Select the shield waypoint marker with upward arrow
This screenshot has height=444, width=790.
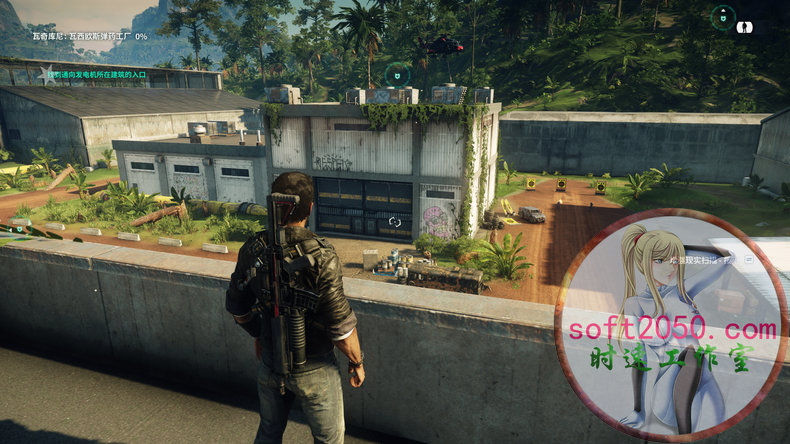pyautogui.click(x=722, y=16)
